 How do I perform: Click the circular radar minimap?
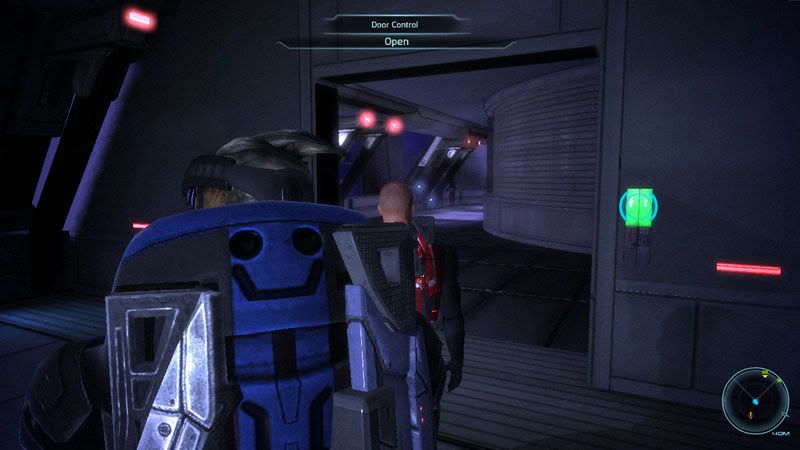(x=755, y=400)
